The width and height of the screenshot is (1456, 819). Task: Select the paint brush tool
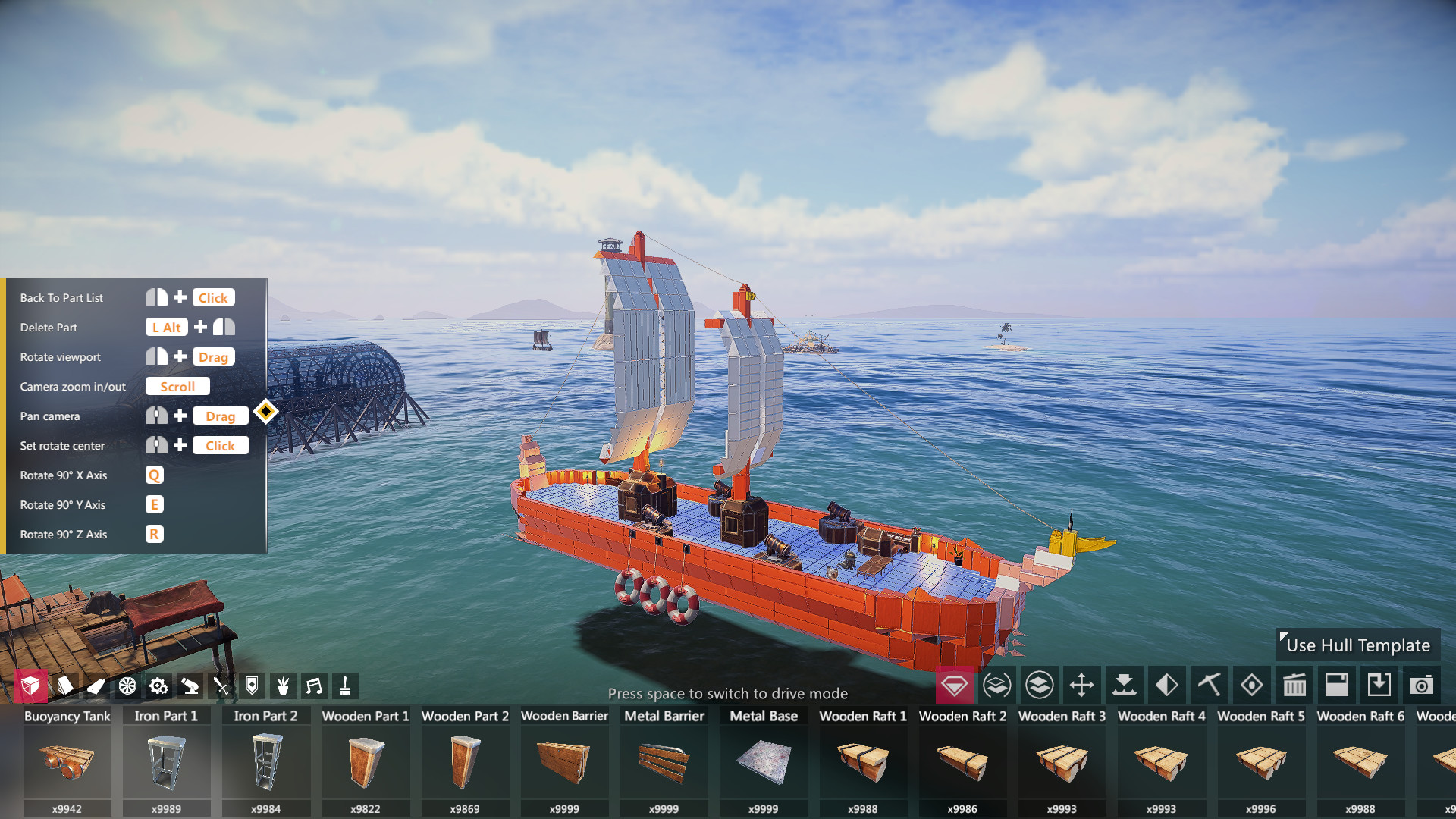coord(345,686)
